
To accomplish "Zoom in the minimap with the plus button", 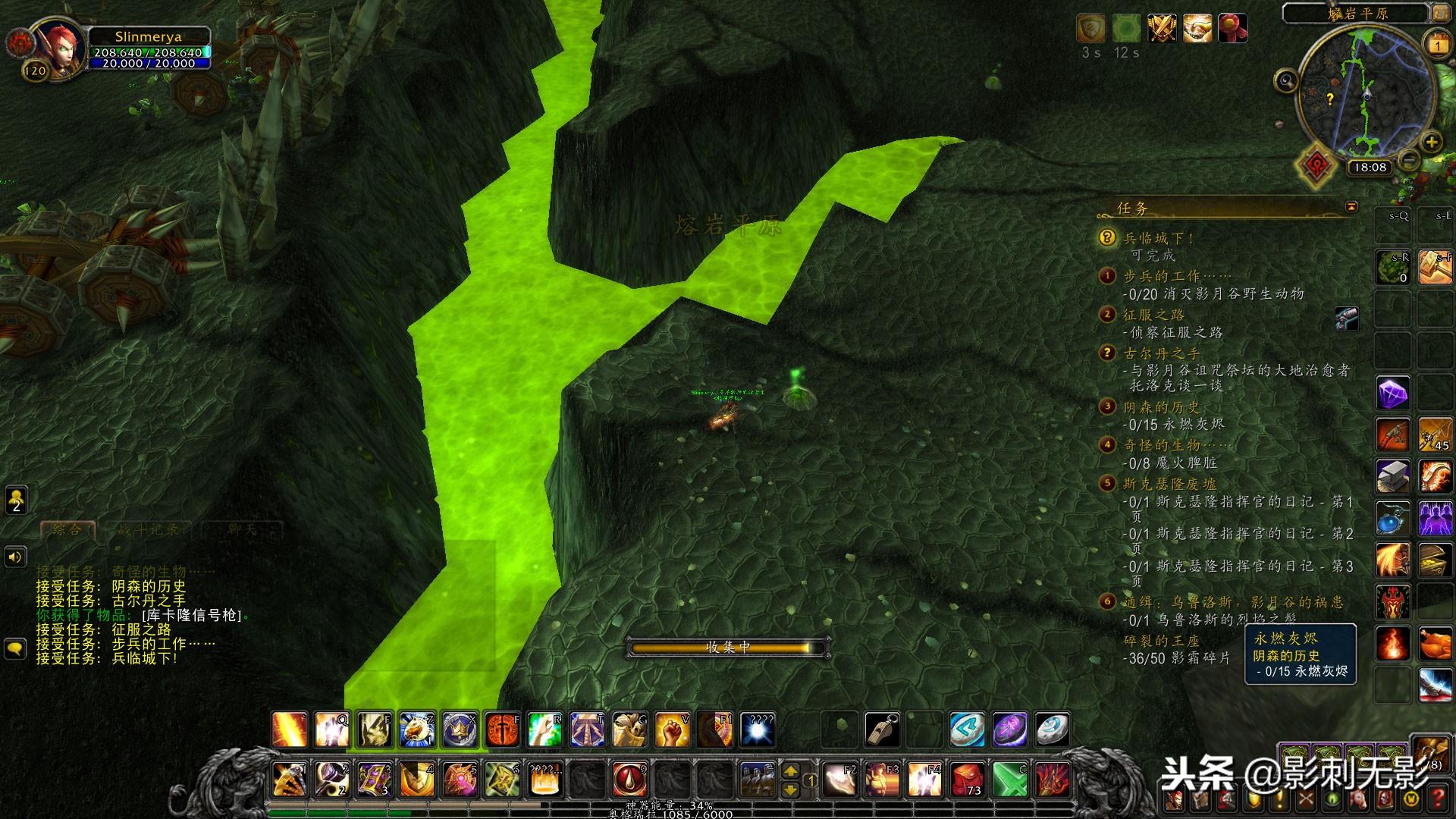I will coord(1431,142).
